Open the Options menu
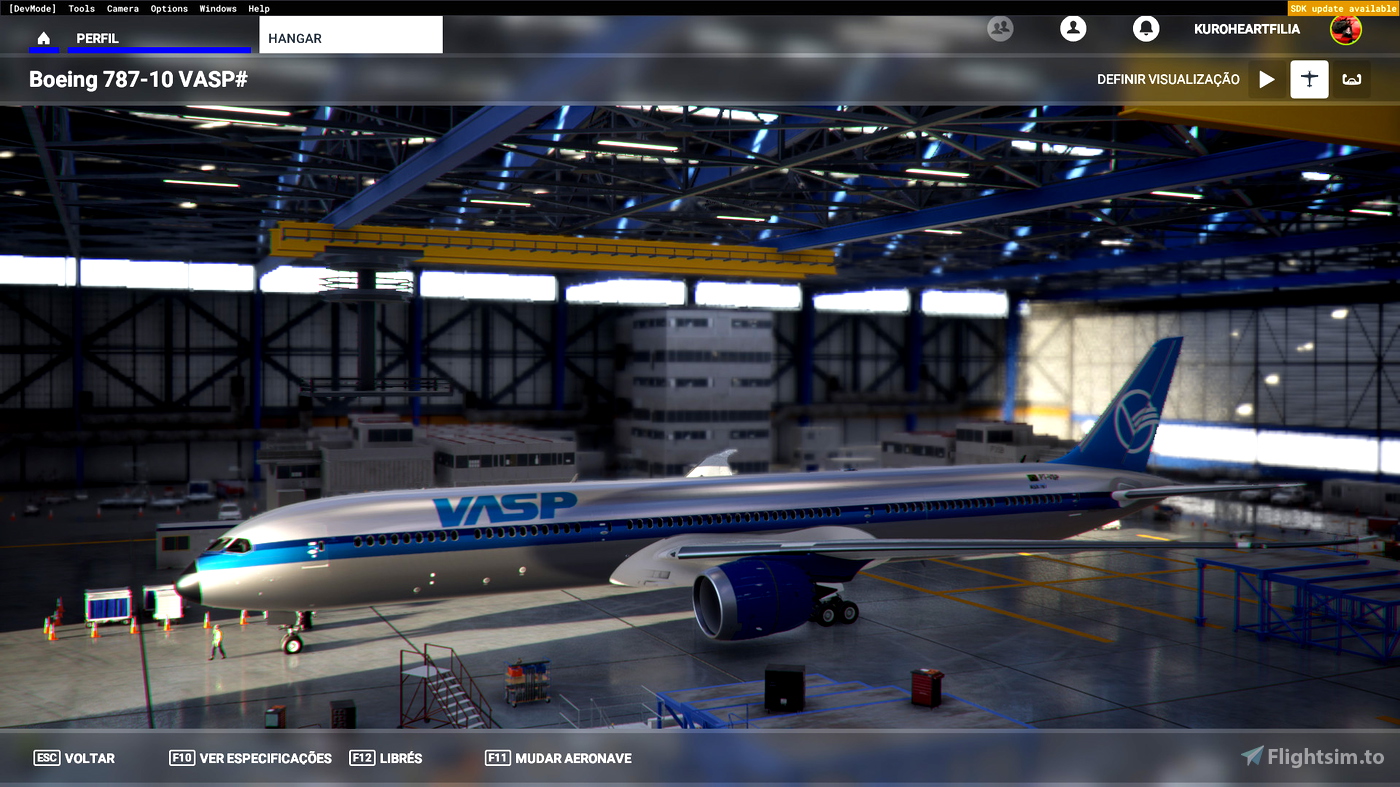The width and height of the screenshot is (1400, 787). coord(169,8)
